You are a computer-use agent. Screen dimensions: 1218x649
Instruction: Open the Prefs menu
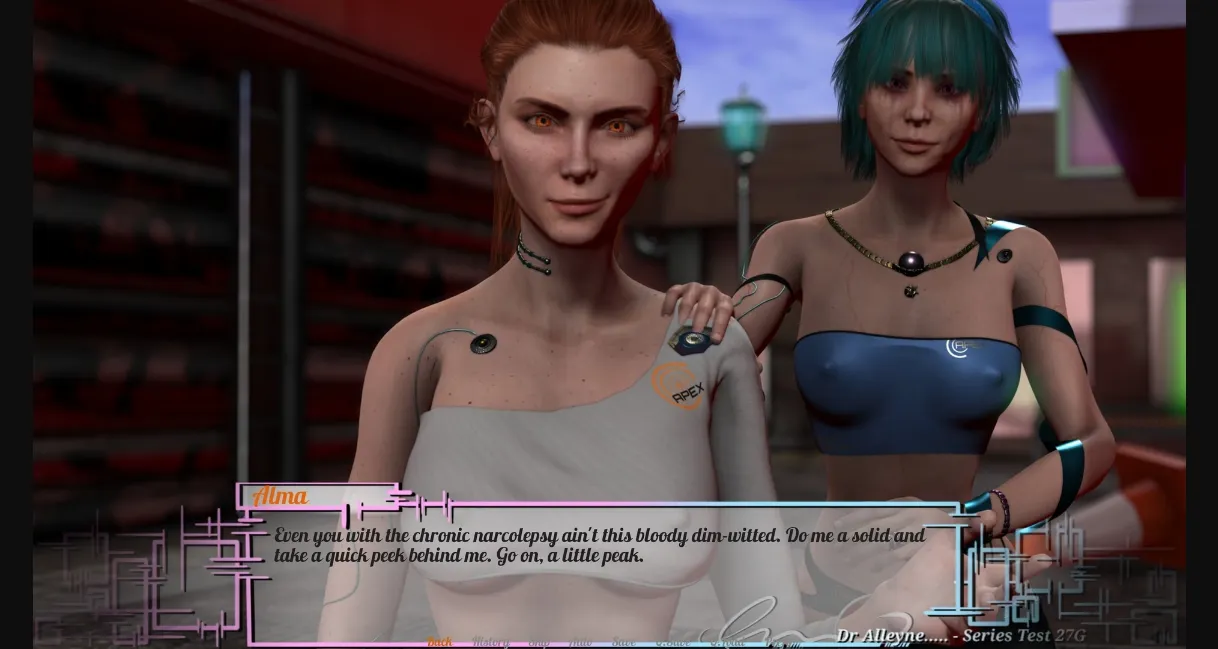pos(781,642)
